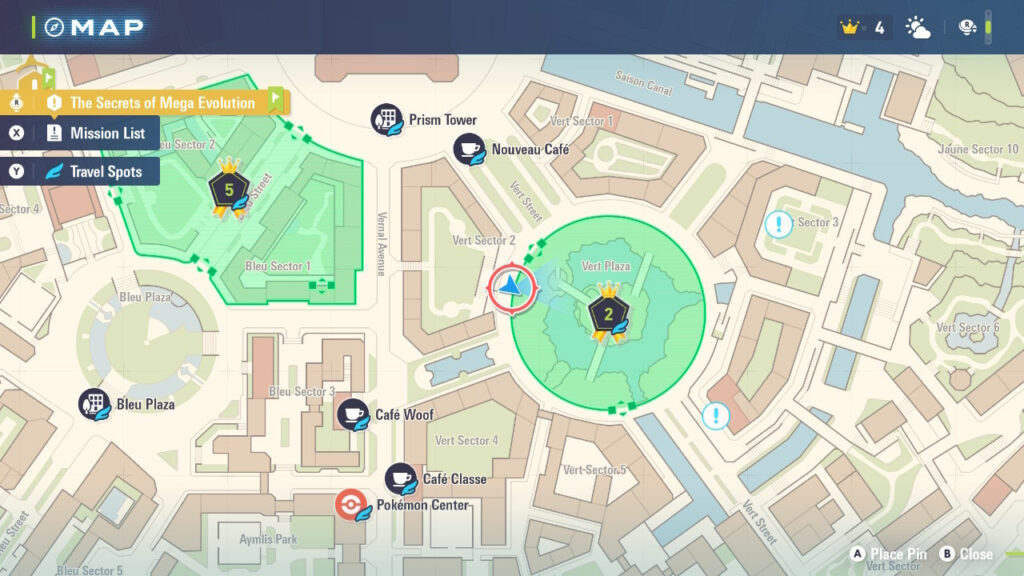Select the exclamation marker below Vert Plaza
This screenshot has width=1024, height=576.
tap(715, 415)
